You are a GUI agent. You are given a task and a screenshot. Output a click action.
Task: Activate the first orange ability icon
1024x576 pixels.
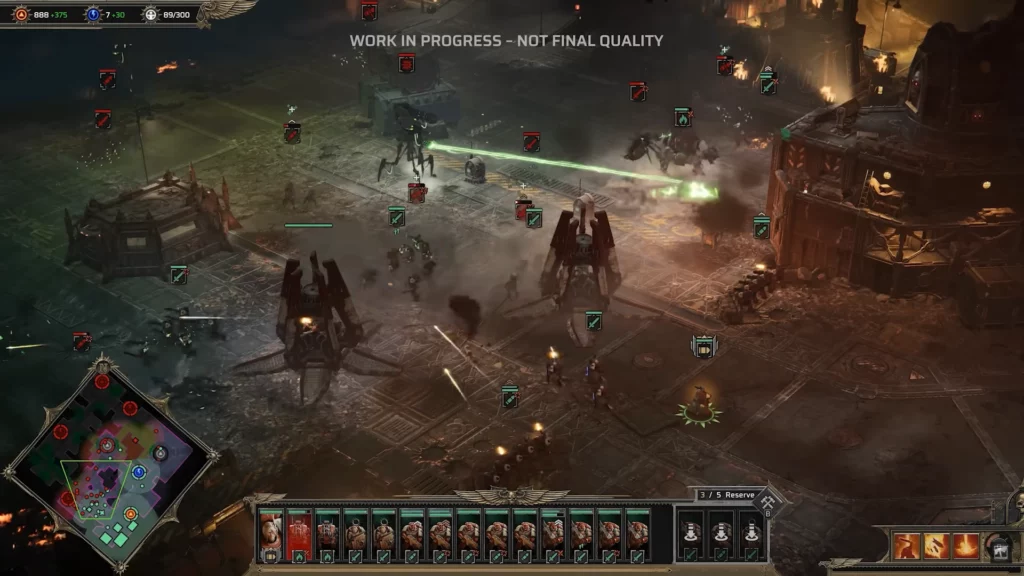907,546
